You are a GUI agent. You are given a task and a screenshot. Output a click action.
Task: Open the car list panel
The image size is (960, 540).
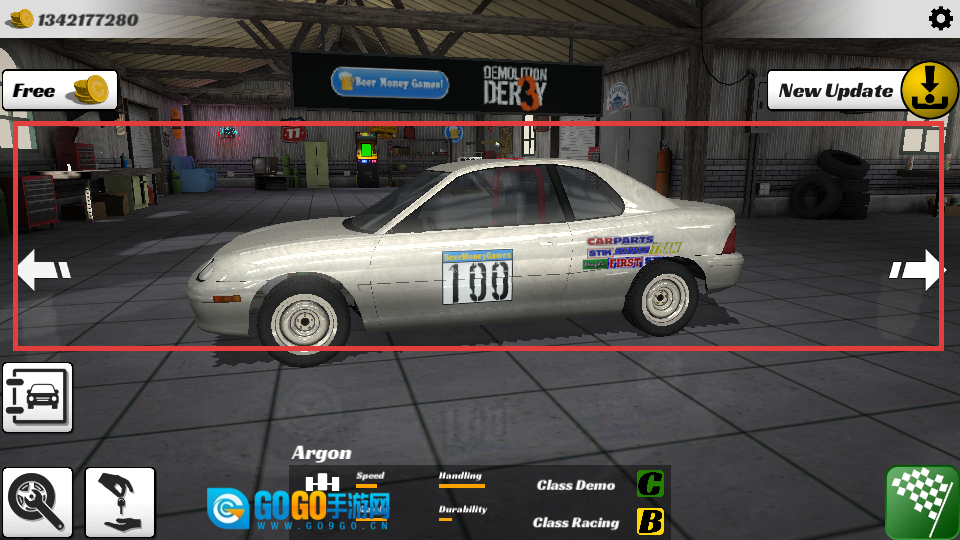click(x=38, y=397)
